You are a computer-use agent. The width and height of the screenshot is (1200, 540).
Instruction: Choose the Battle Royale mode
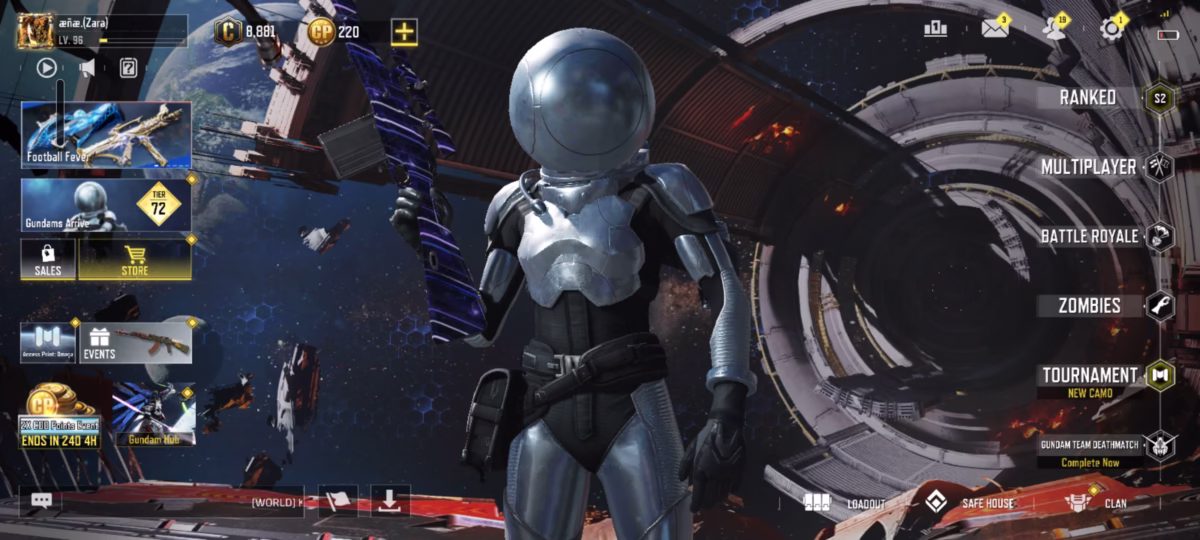tap(1089, 236)
